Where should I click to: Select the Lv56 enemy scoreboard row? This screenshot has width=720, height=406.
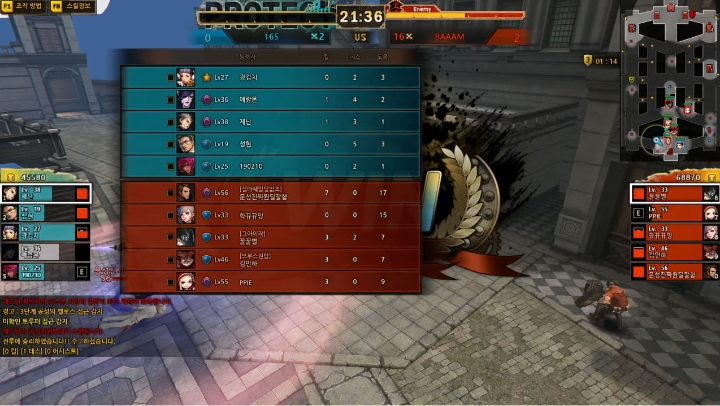[x=270, y=192]
